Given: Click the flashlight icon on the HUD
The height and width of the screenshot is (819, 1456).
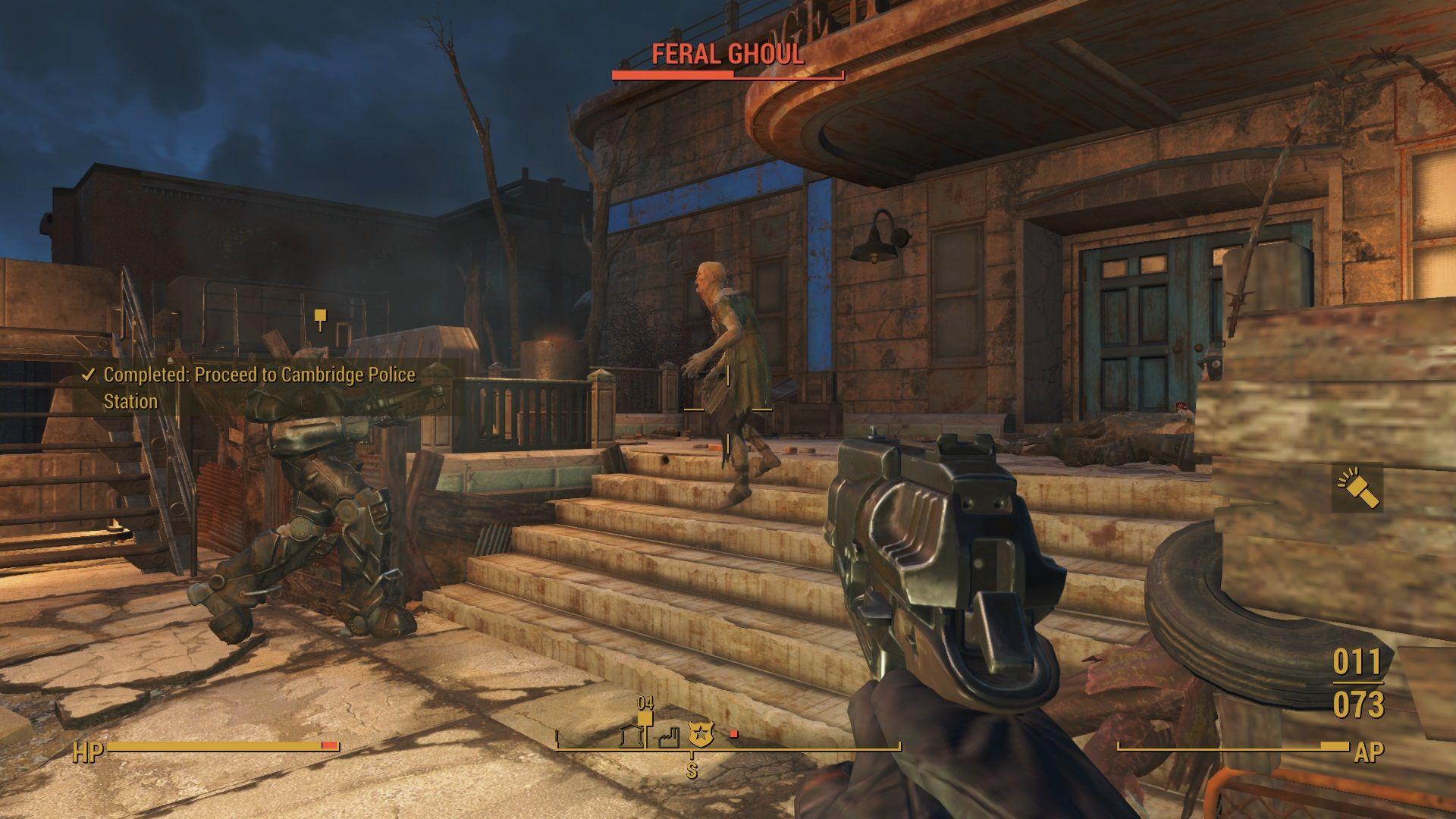Looking at the screenshot, I should coord(1357,488).
